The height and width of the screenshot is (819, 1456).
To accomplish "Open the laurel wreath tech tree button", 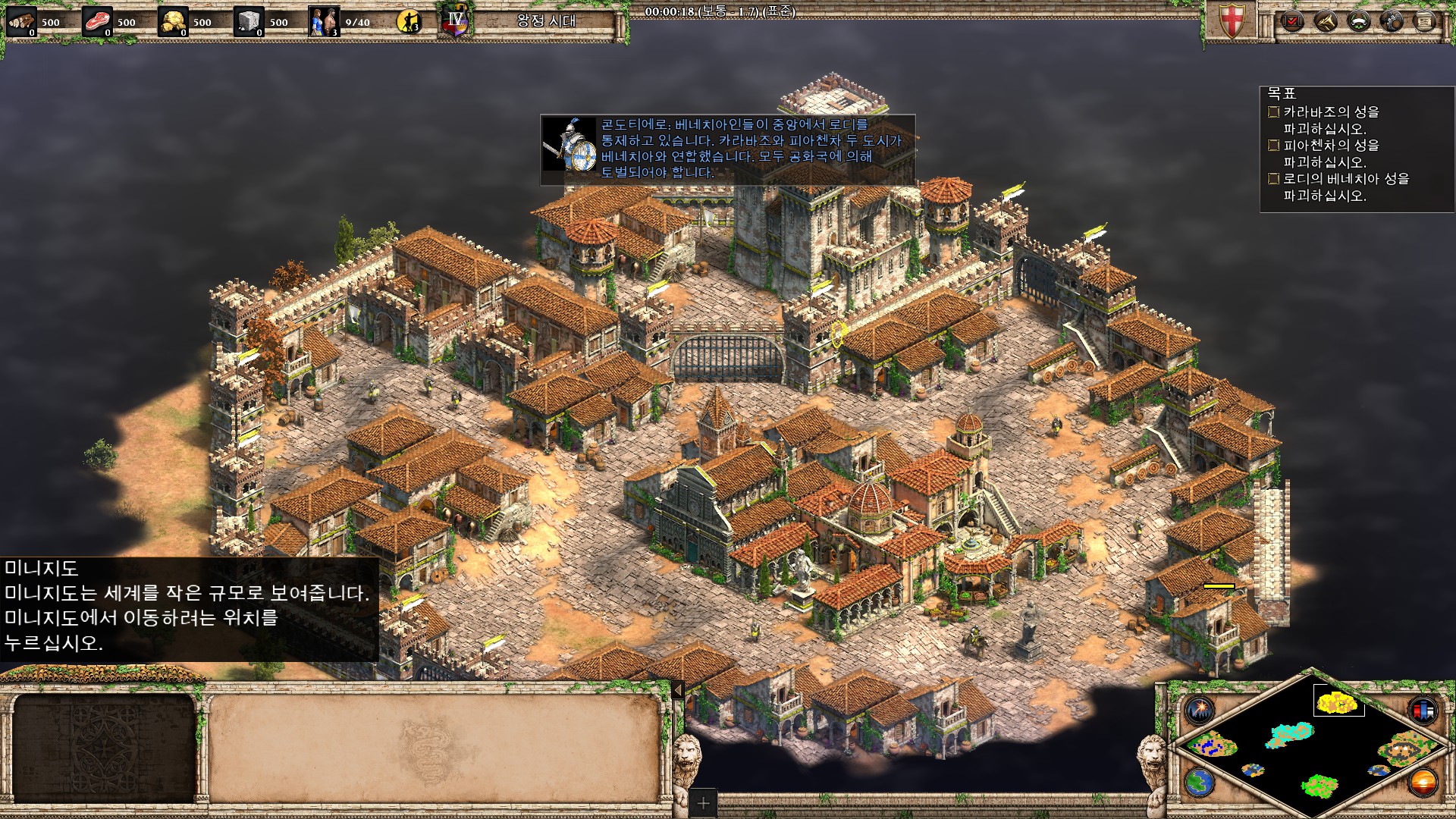I will coord(1358,21).
